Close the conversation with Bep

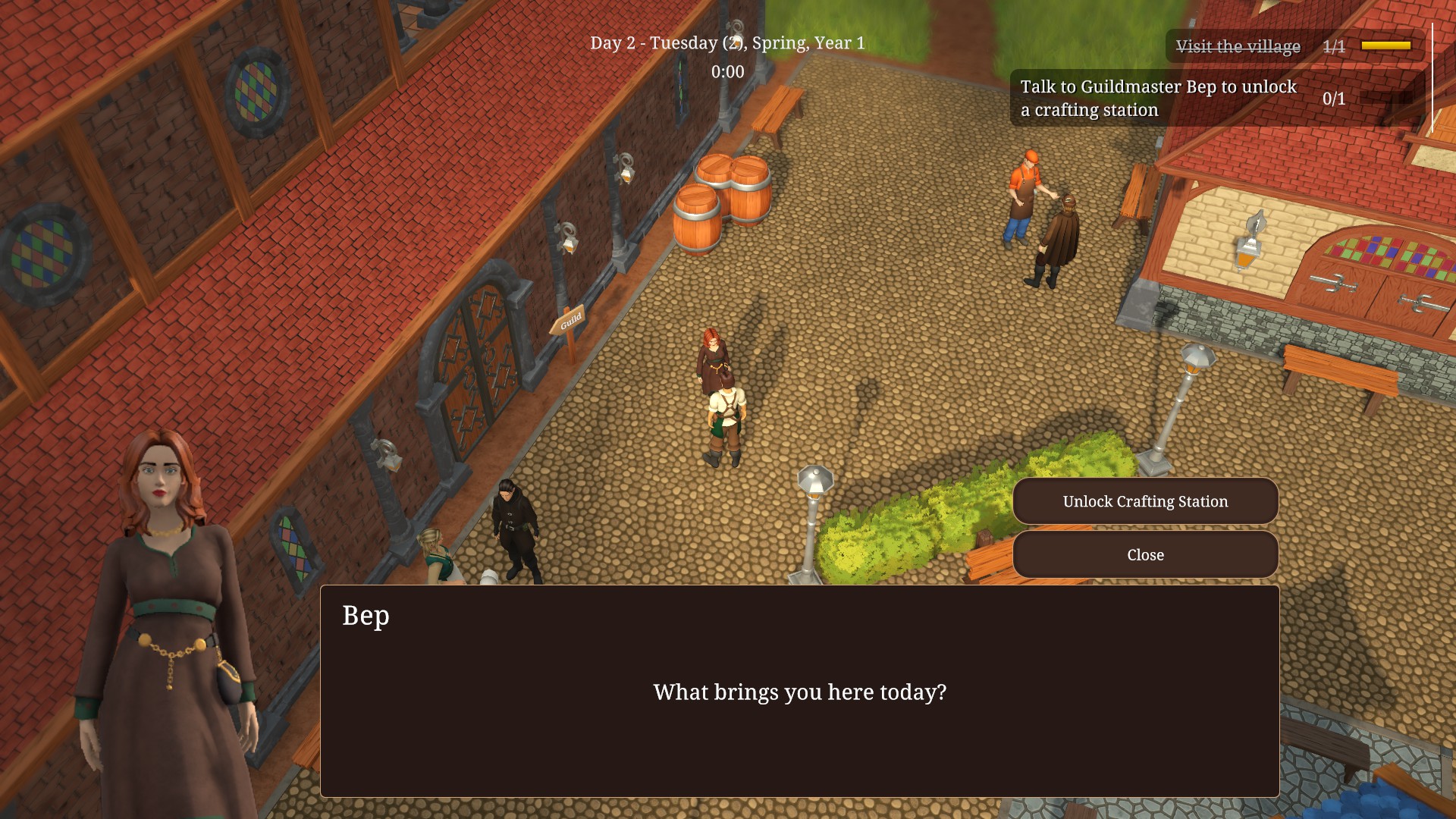point(1145,555)
